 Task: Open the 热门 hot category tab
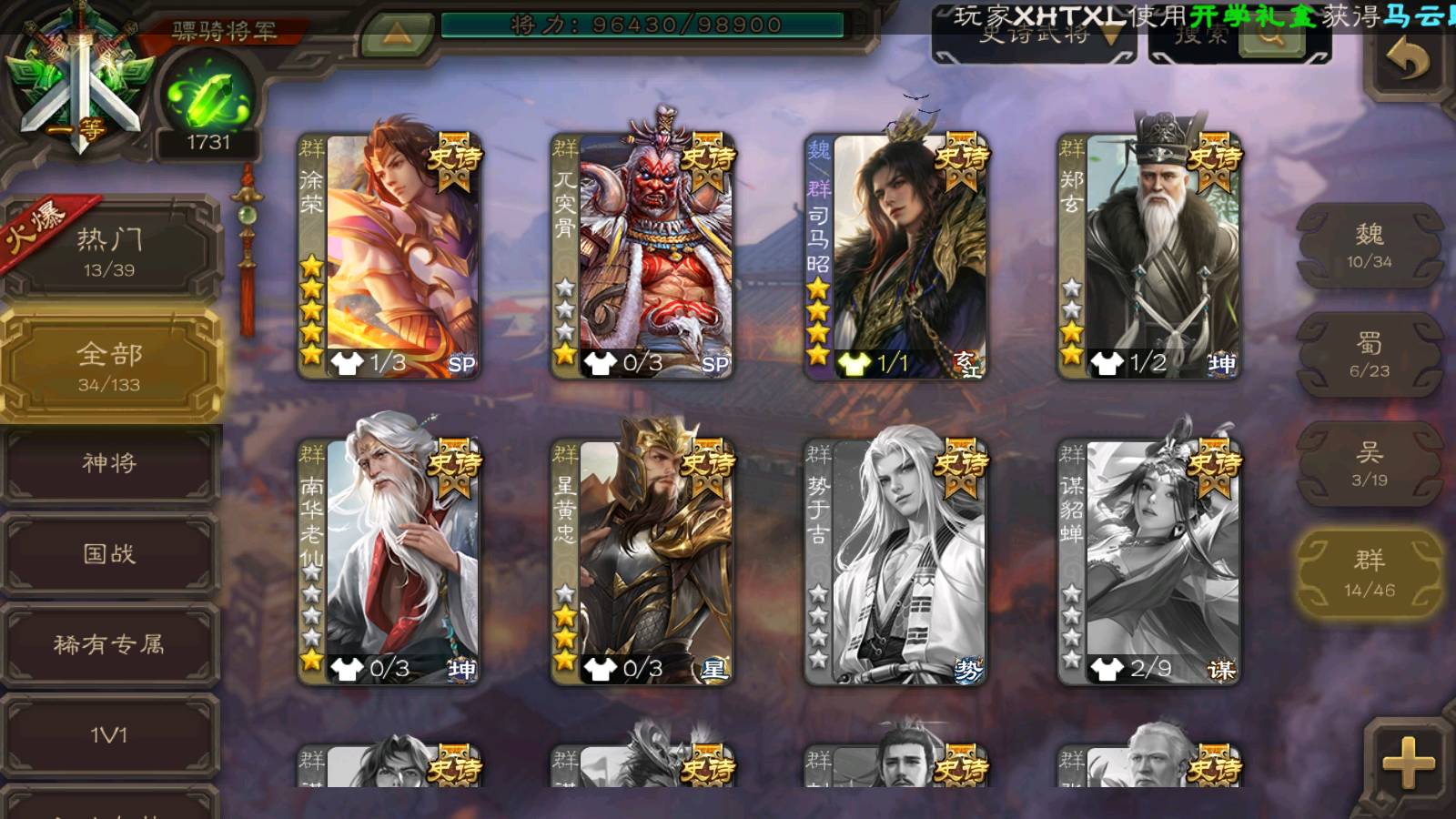109,250
